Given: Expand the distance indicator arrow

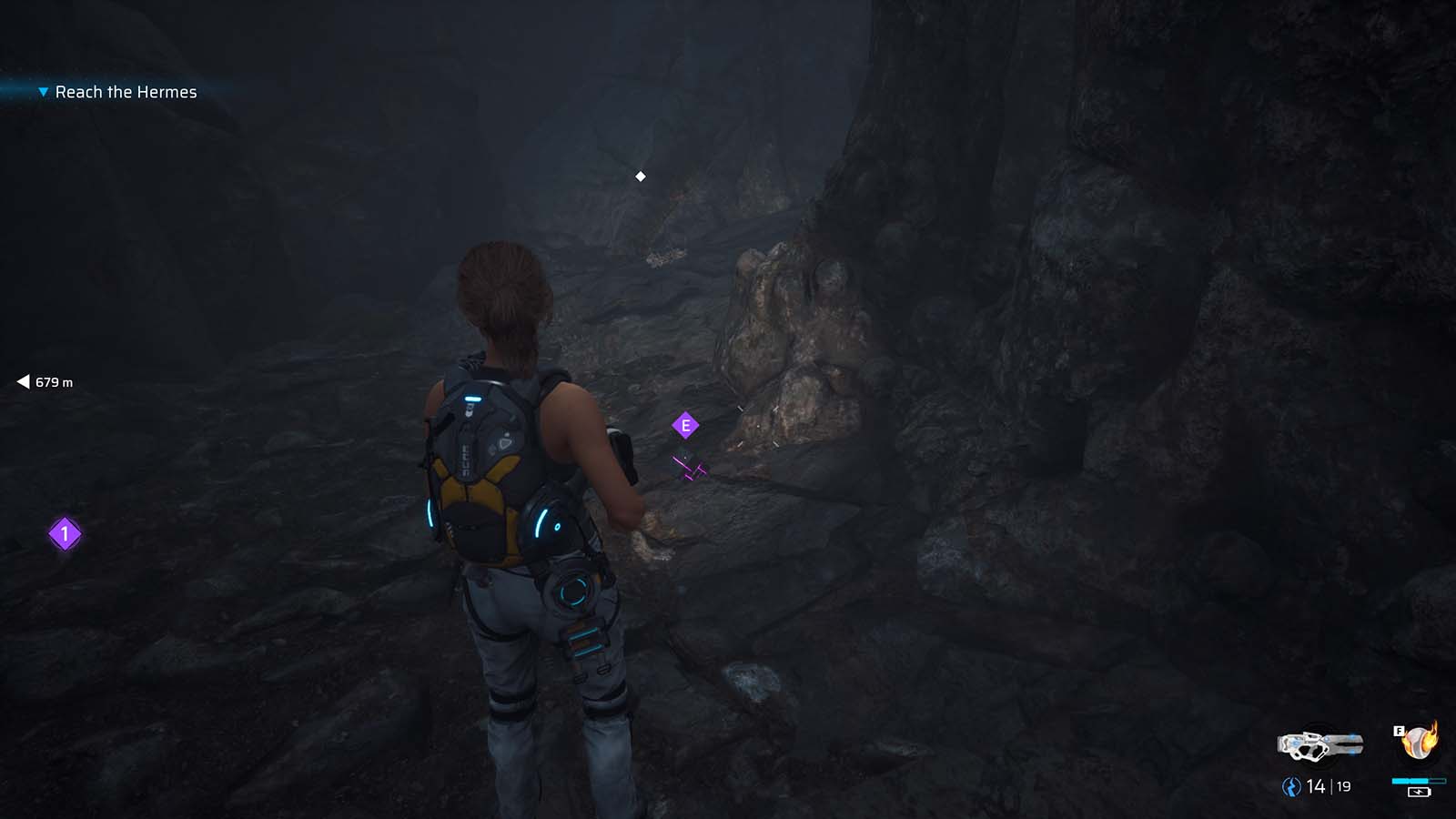Looking at the screenshot, I should click(23, 382).
